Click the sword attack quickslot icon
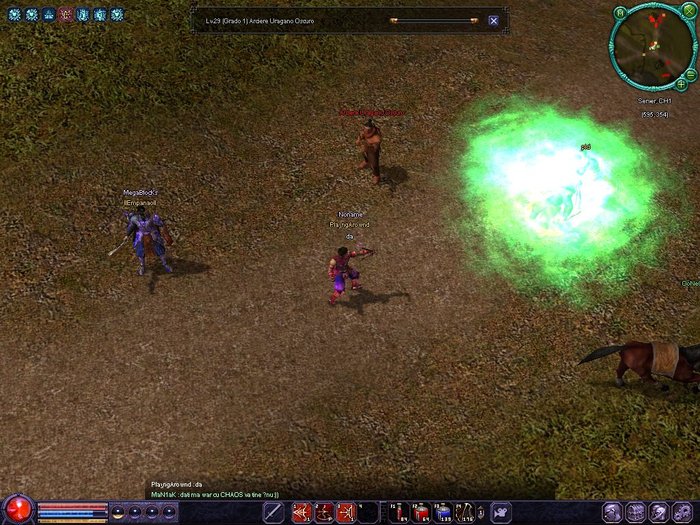Screen dimensions: 700x525 click(273, 513)
